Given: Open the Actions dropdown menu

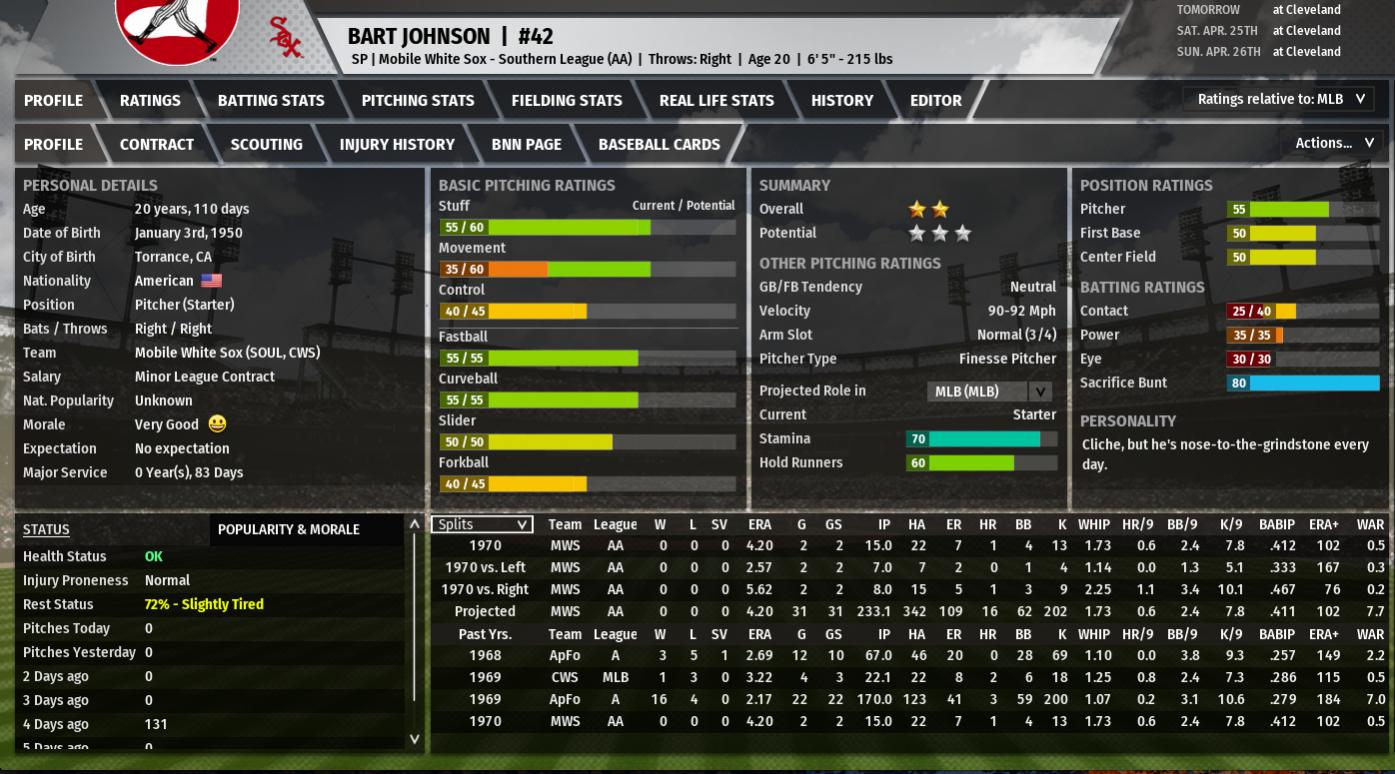Looking at the screenshot, I should pyautogui.click(x=1333, y=143).
